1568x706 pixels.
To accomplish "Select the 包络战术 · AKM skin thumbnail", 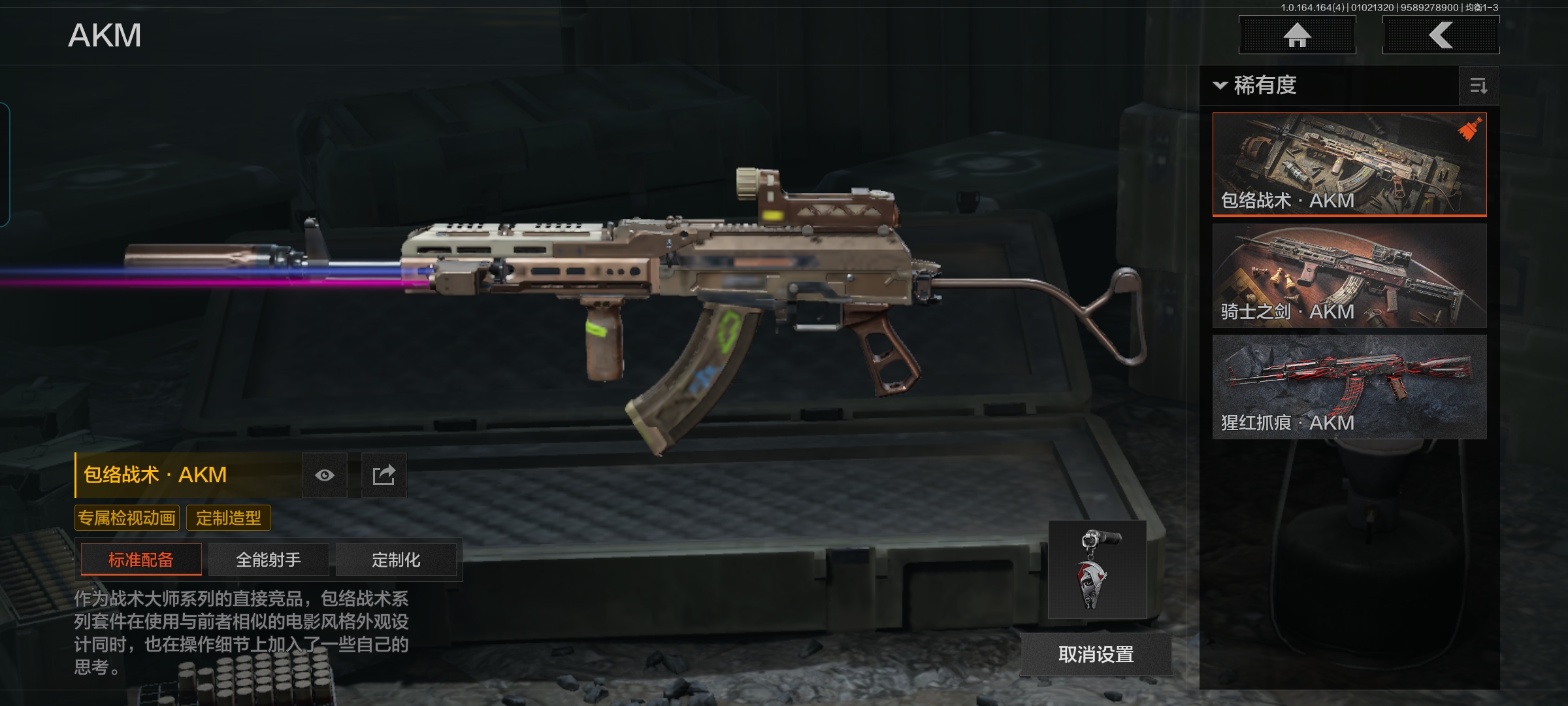I will point(1349,163).
